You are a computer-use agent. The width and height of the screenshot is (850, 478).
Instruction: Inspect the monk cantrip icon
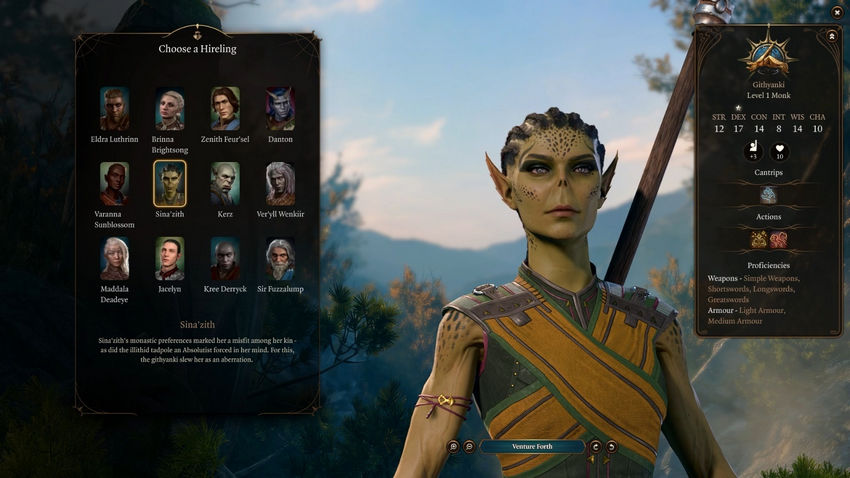pyautogui.click(x=768, y=195)
